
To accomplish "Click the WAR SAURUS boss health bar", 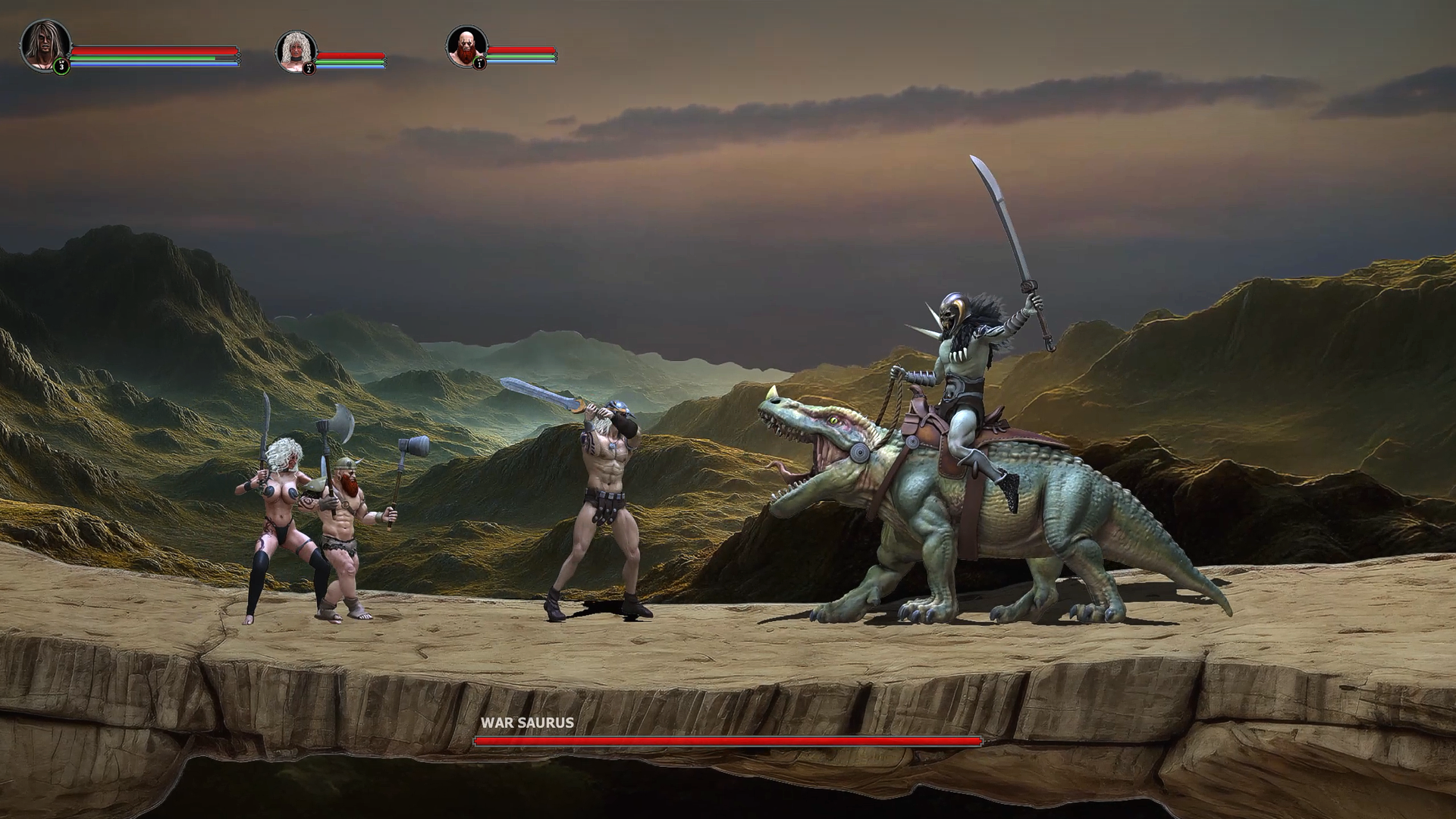I will pos(728,742).
